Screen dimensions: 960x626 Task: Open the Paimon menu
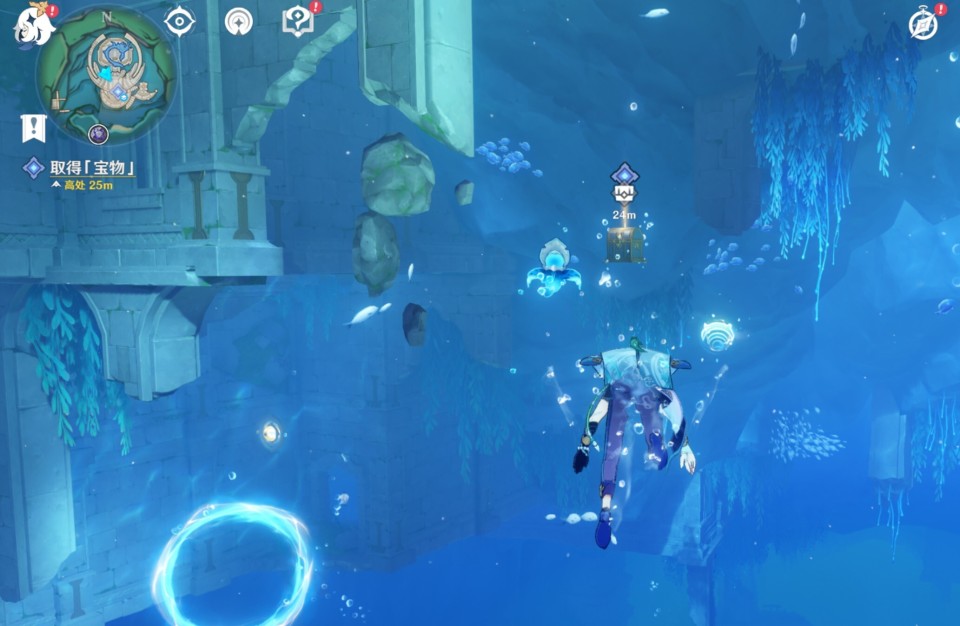[34, 26]
